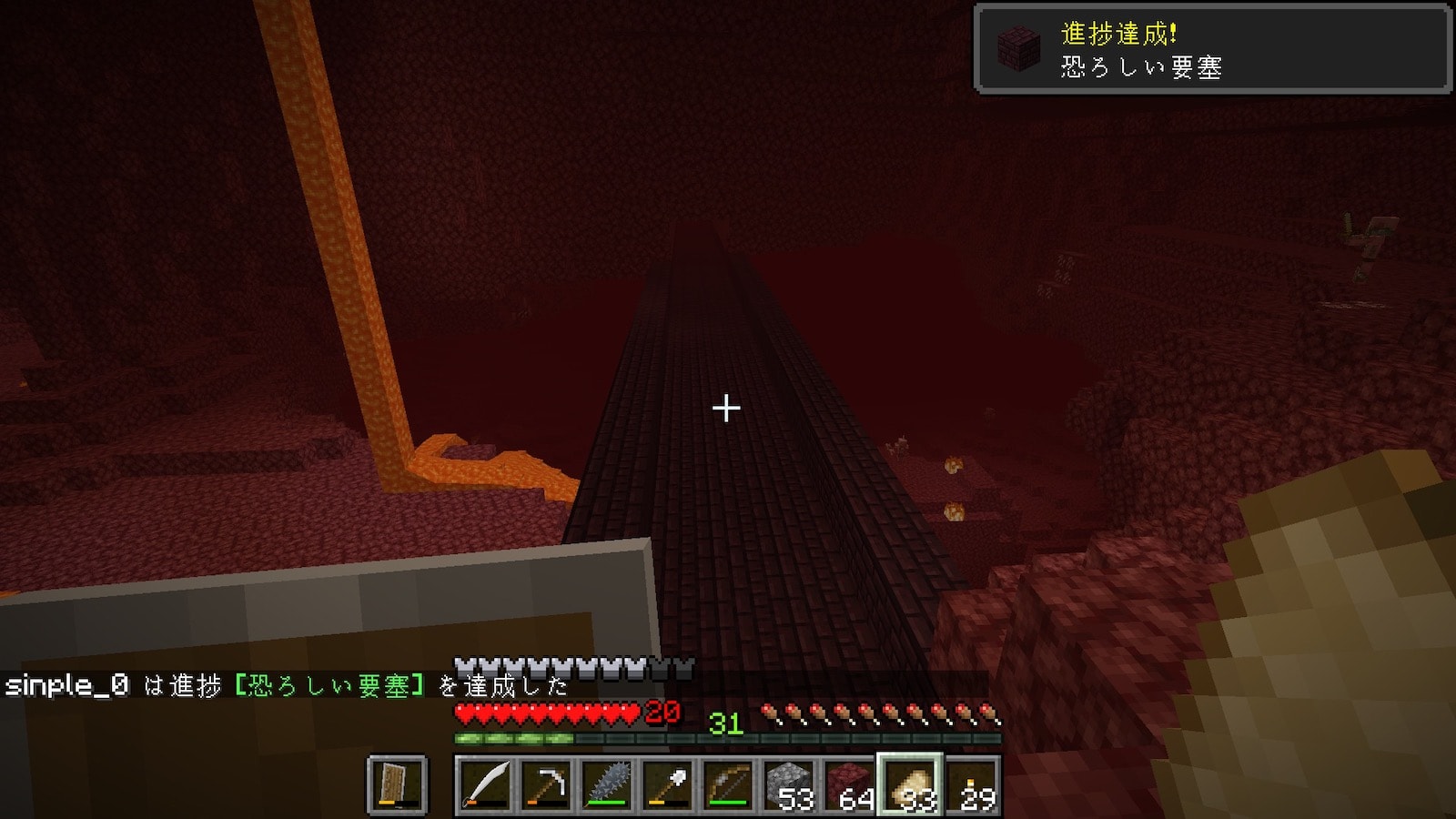Screen dimensions: 1456x819
Task: Choose the spiked mace weapon slot
Action: coord(607,784)
